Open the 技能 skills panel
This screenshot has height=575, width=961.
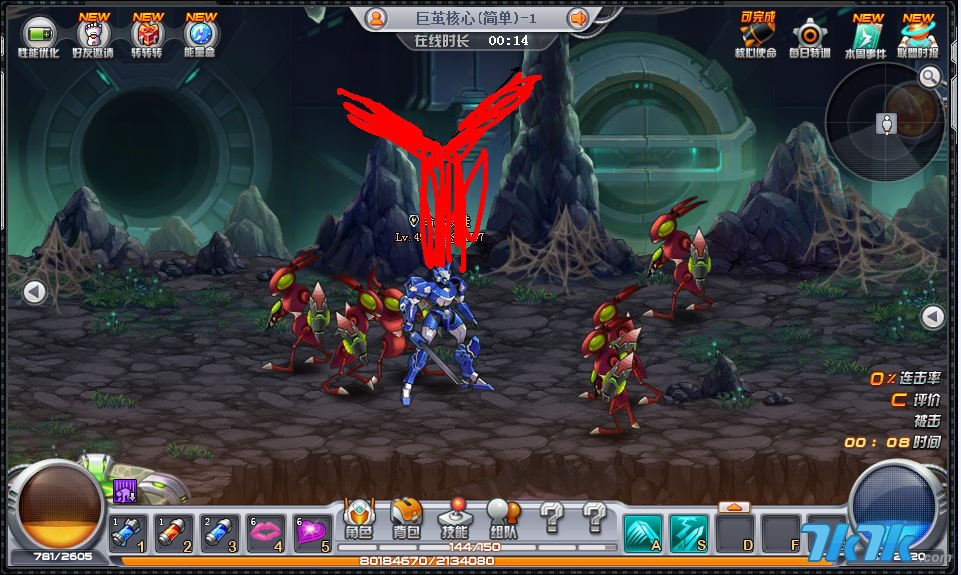pos(454,520)
